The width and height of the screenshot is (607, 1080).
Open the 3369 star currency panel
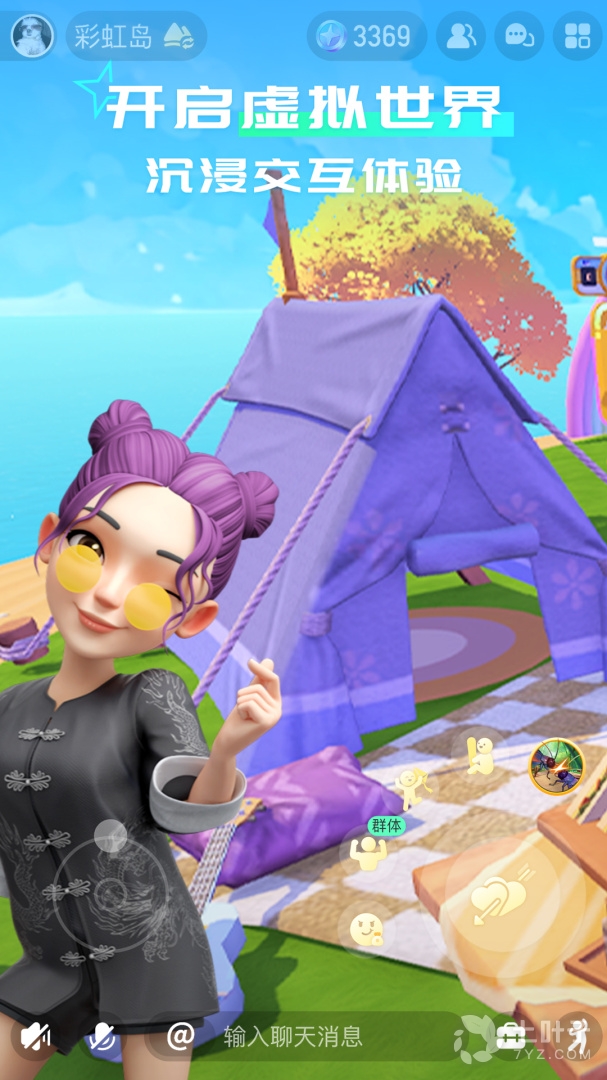[x=366, y=37]
